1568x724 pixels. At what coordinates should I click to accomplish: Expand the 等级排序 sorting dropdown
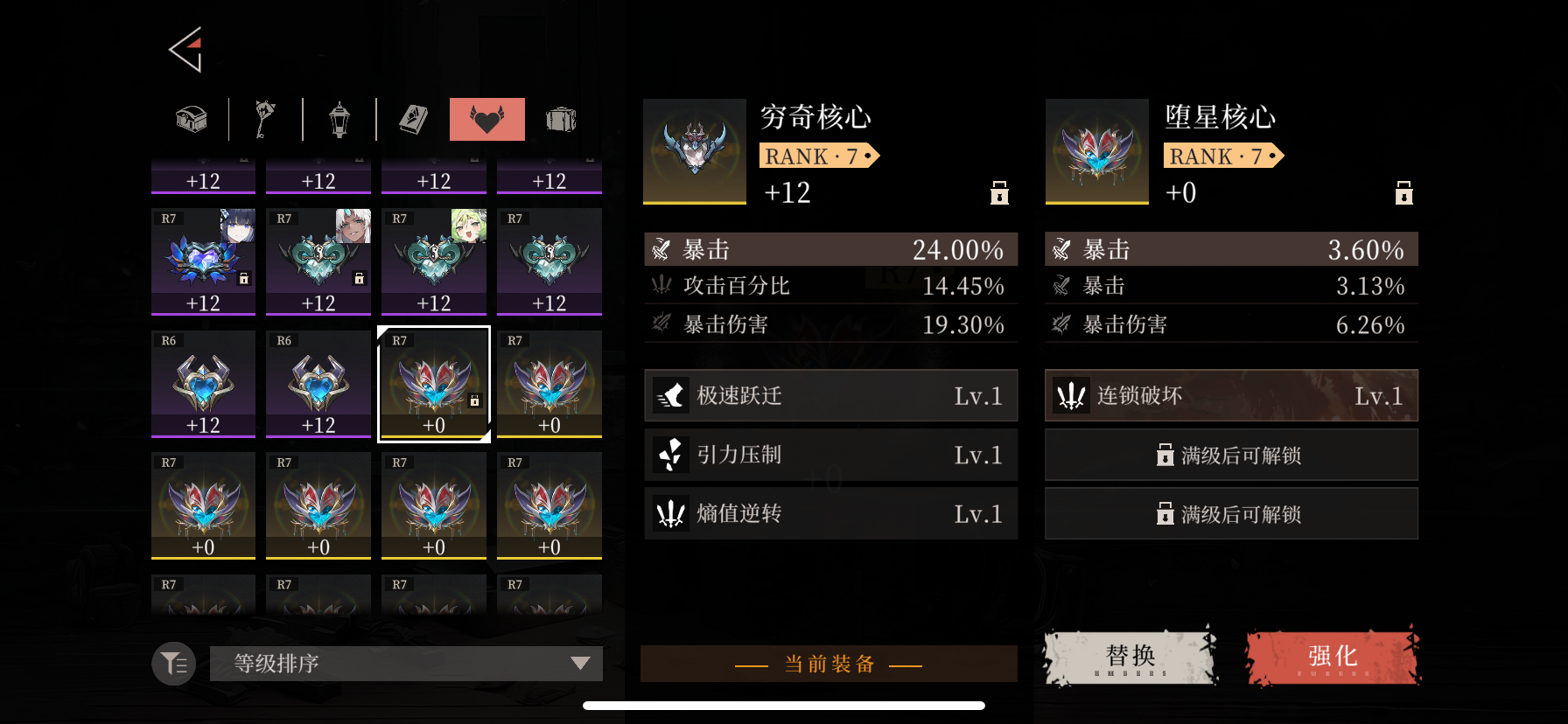[x=405, y=663]
